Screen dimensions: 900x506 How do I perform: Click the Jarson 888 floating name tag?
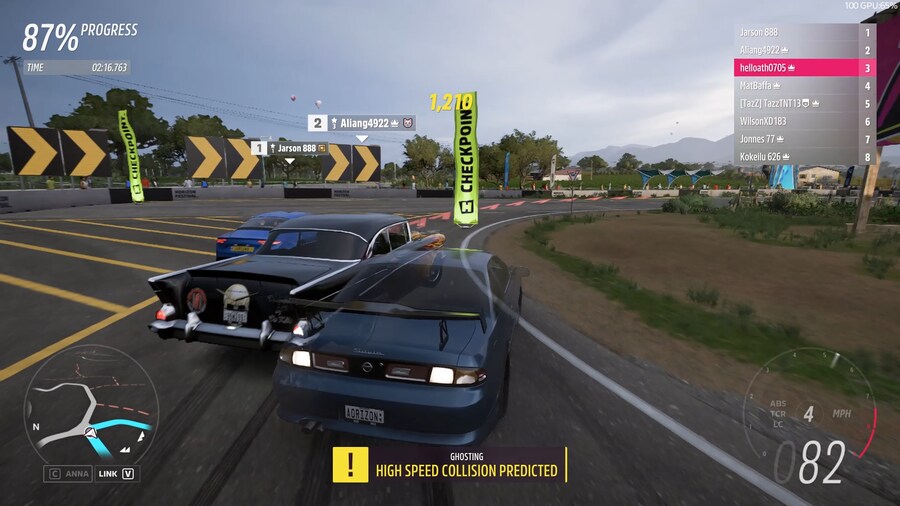click(x=290, y=148)
